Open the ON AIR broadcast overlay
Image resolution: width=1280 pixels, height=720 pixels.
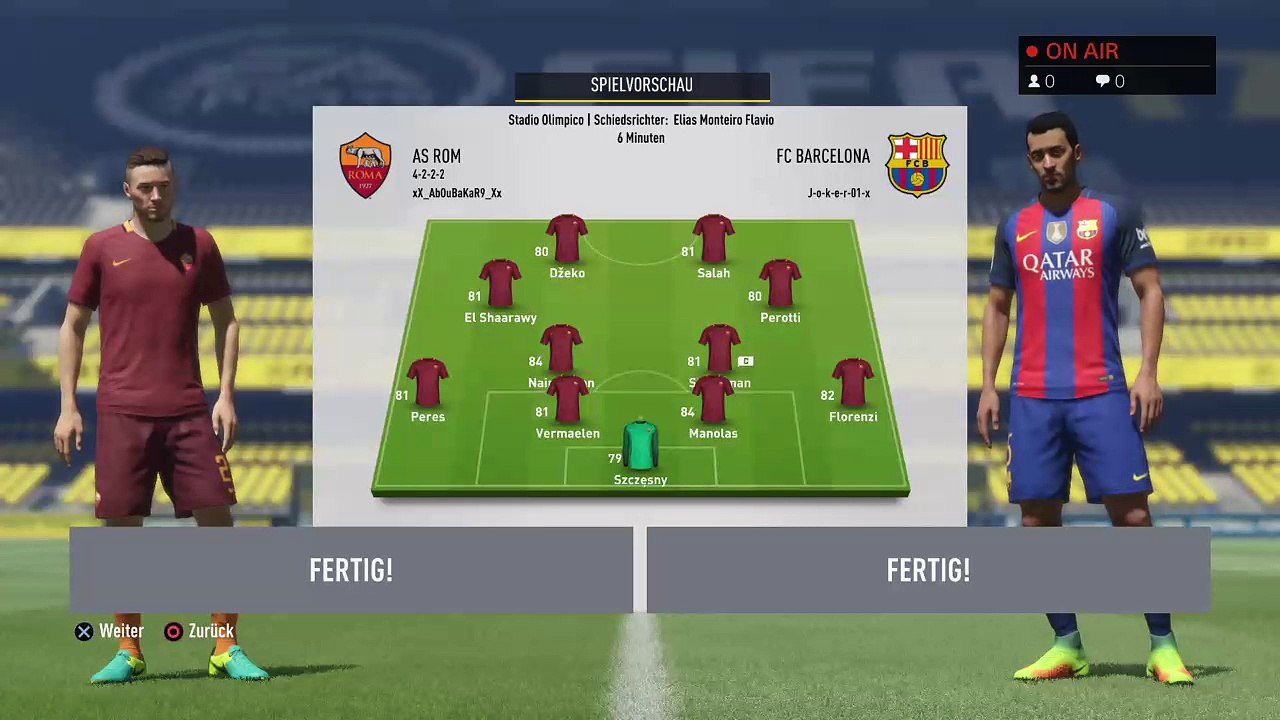(1117, 66)
